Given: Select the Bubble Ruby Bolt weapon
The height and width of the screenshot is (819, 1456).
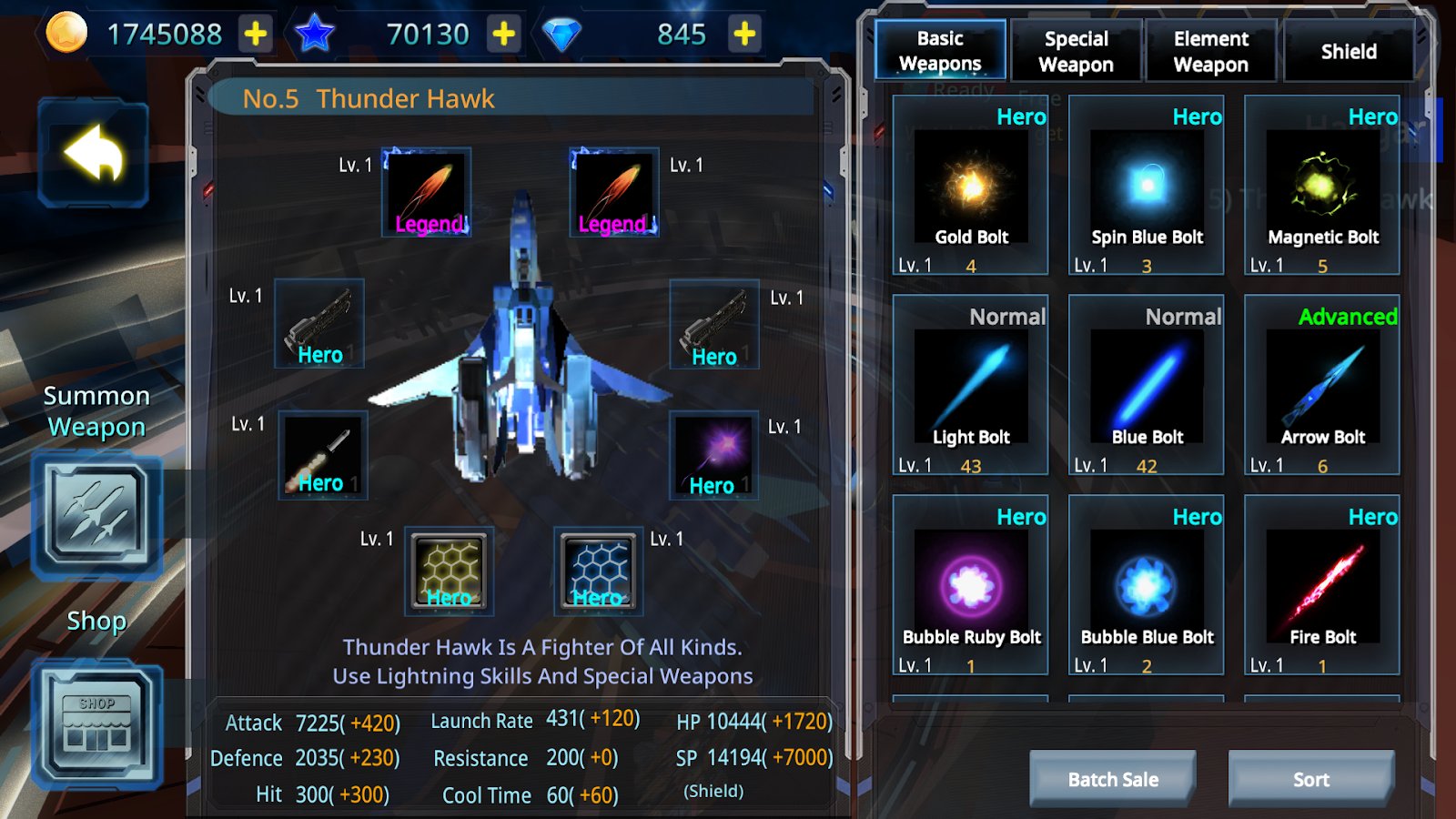Looking at the screenshot, I should coord(970,587).
